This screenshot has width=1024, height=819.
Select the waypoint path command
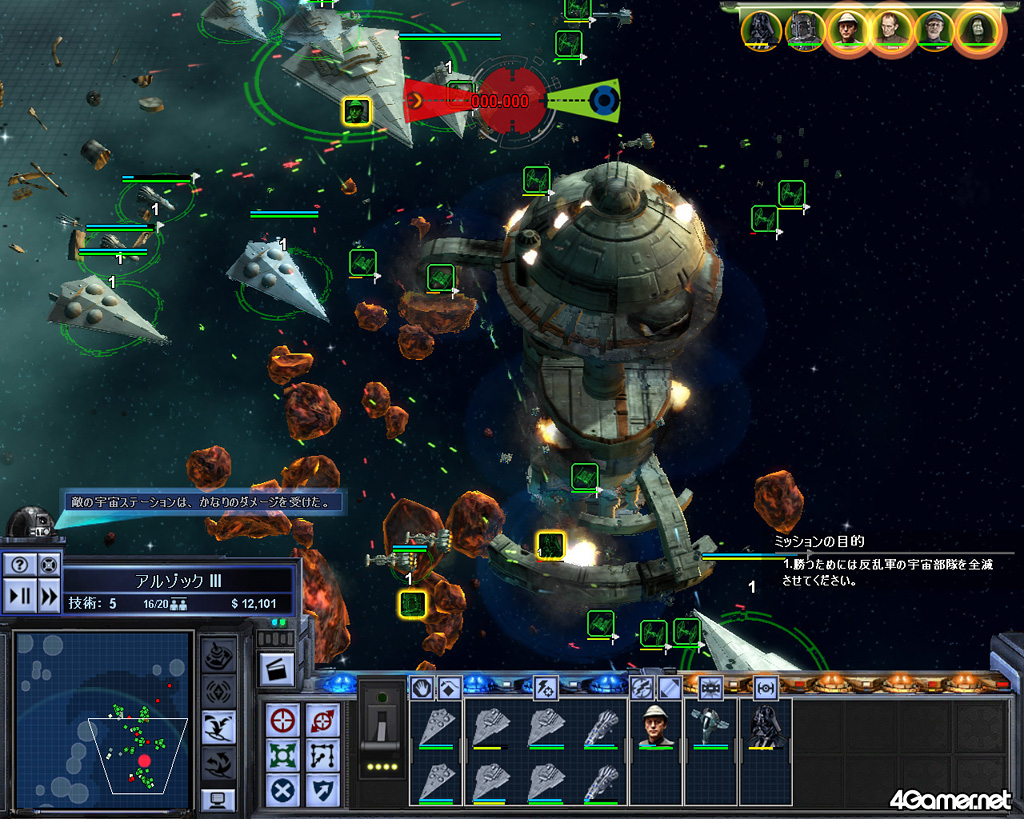323,755
